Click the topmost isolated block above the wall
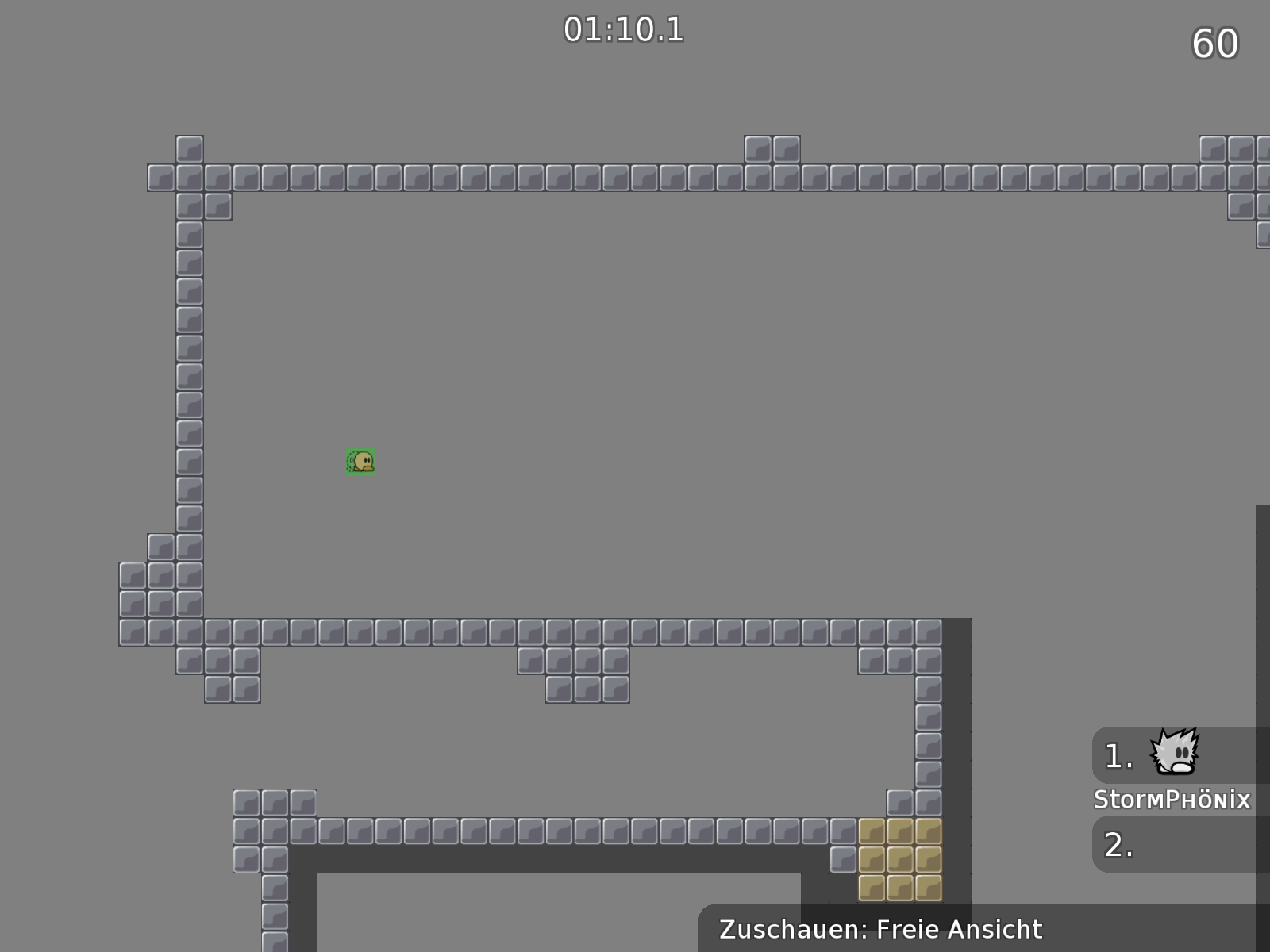The image size is (1270, 952). pos(189,148)
